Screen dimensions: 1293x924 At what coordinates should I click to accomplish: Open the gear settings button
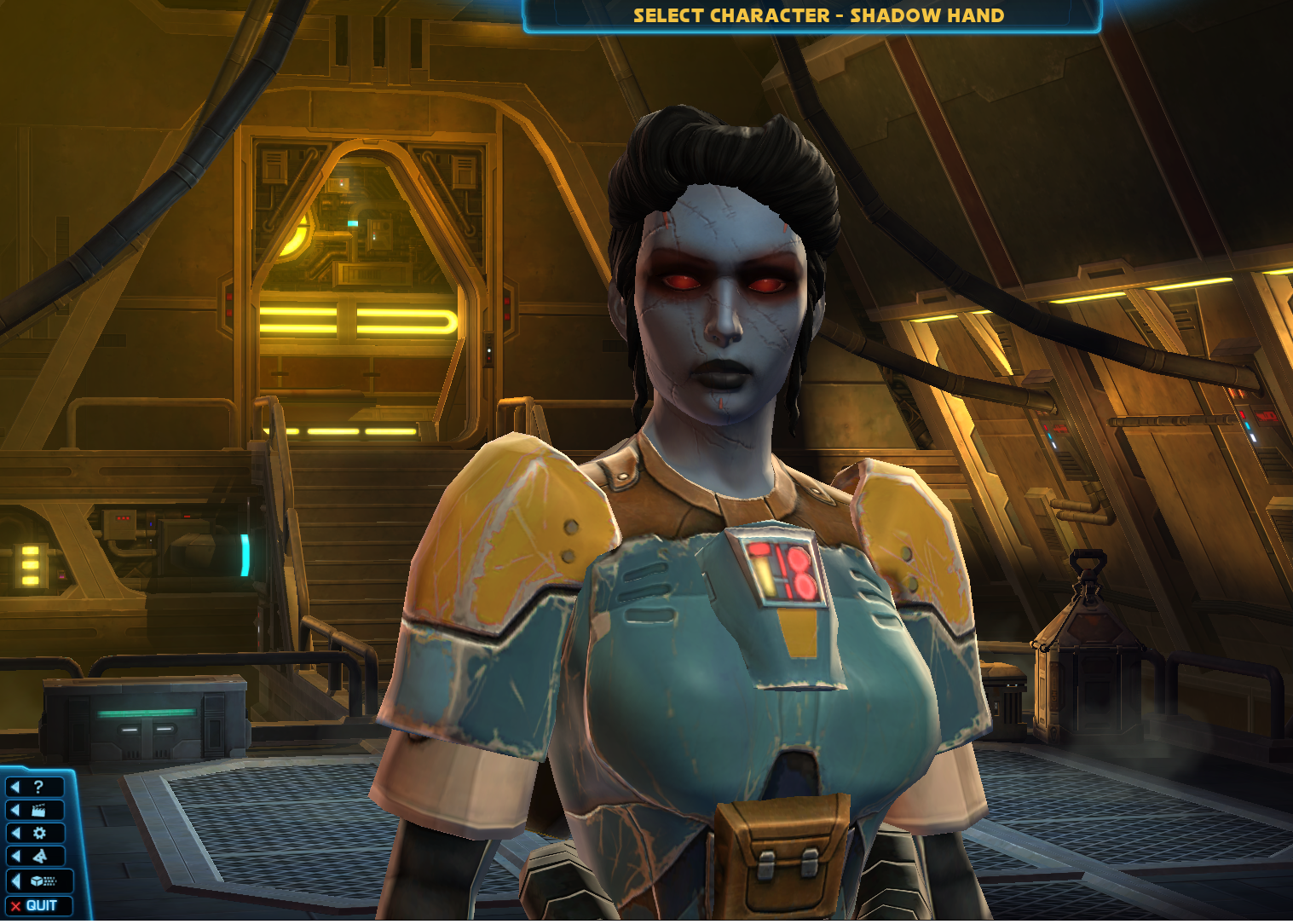(38, 833)
